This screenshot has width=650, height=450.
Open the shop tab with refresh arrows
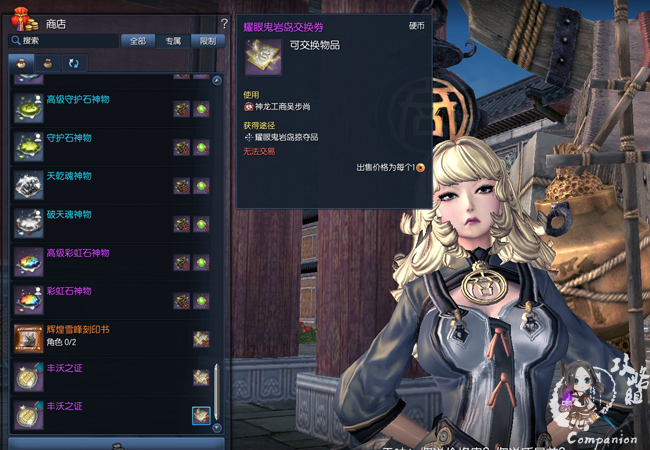(x=73, y=63)
